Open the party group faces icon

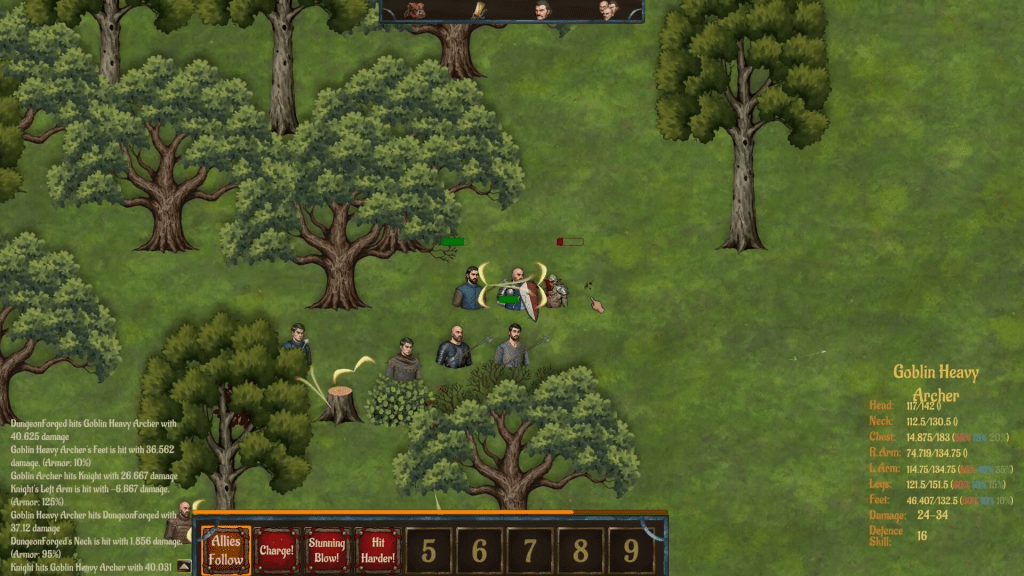(x=608, y=10)
